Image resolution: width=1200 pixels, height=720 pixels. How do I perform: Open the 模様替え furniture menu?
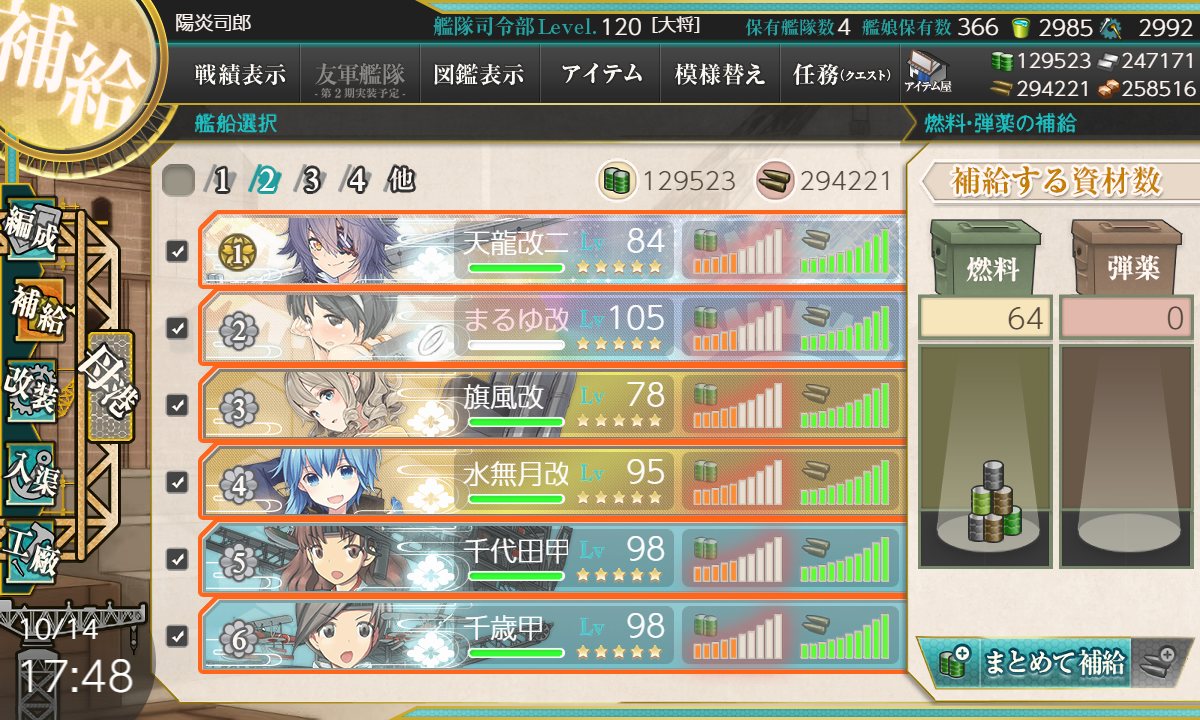tap(720, 75)
